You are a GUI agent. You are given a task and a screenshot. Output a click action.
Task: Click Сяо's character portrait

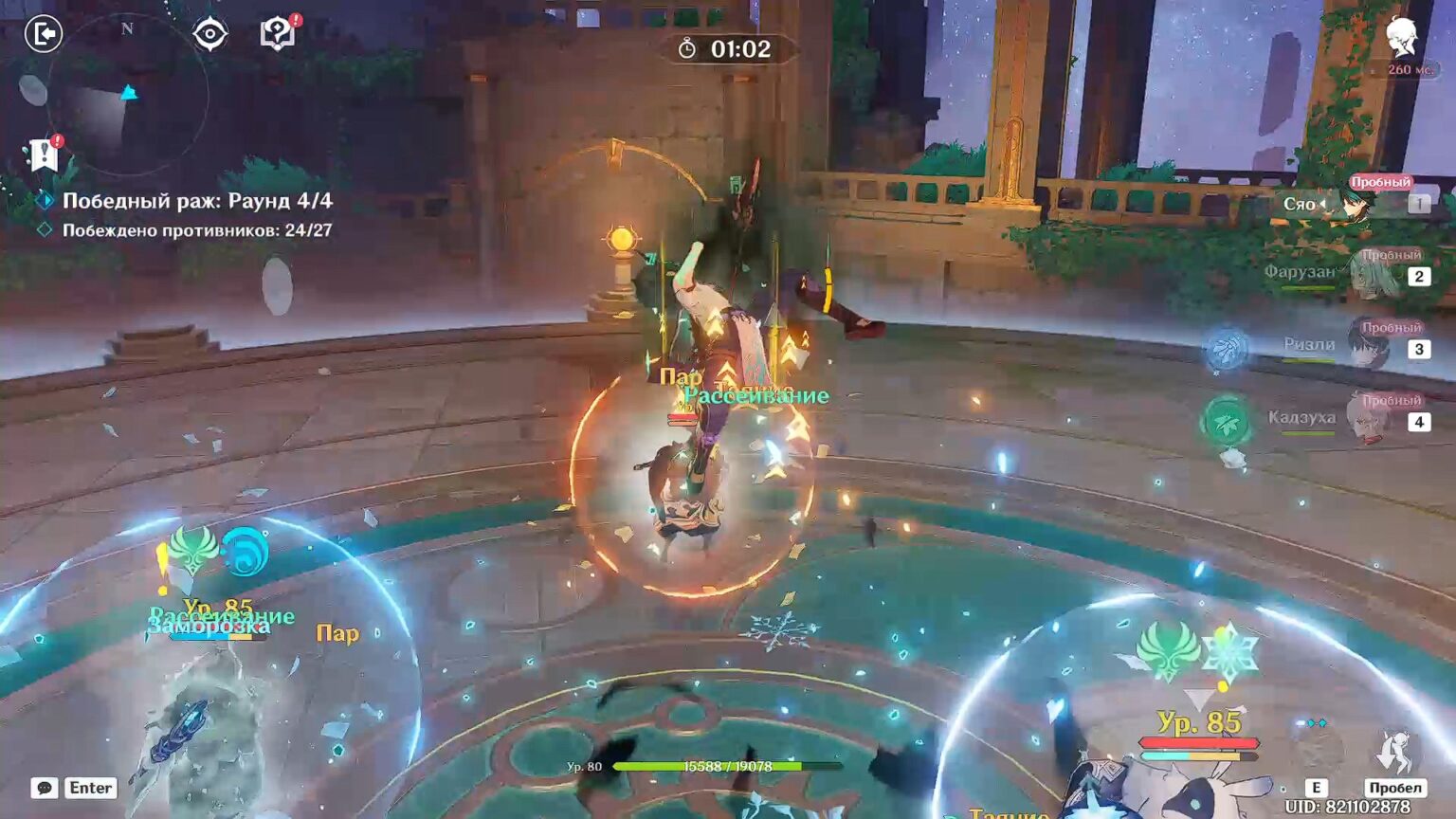[1357, 204]
